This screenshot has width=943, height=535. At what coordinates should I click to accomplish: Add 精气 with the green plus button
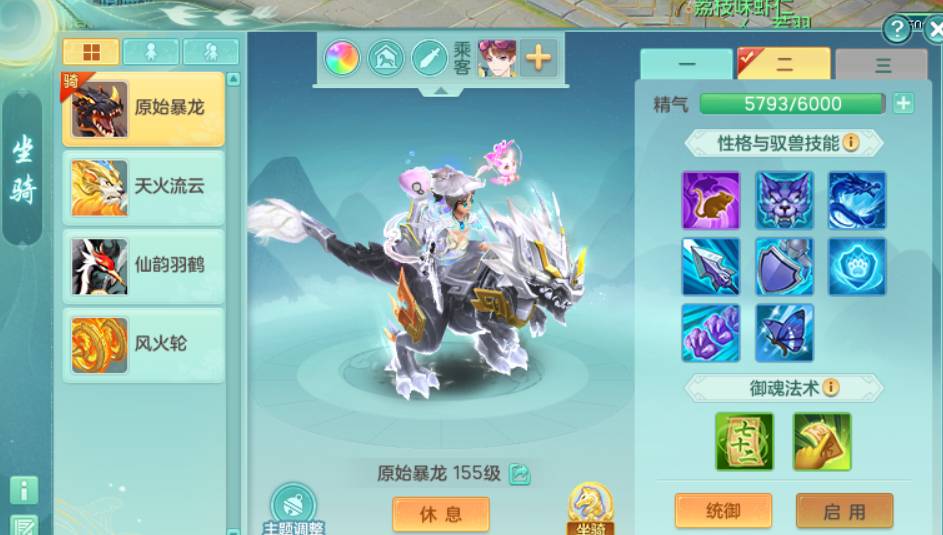[x=903, y=104]
